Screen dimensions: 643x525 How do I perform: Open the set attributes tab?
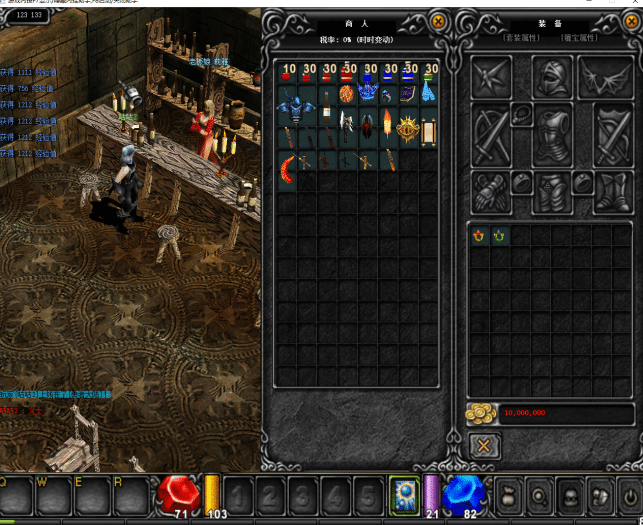[522, 37]
